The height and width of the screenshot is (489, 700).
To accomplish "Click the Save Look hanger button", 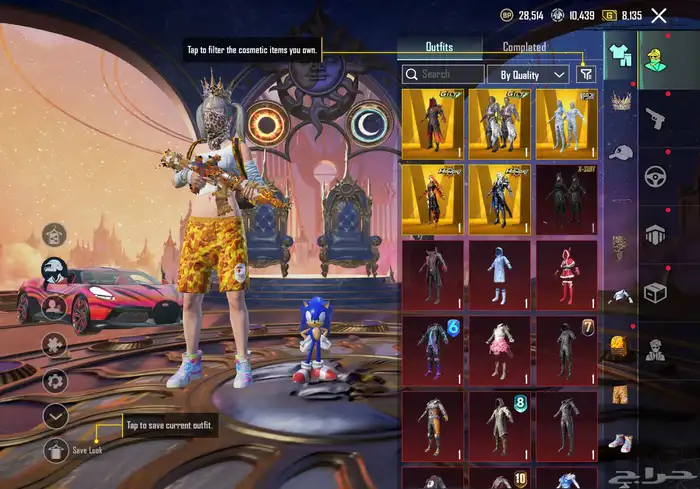I will (x=56, y=449).
